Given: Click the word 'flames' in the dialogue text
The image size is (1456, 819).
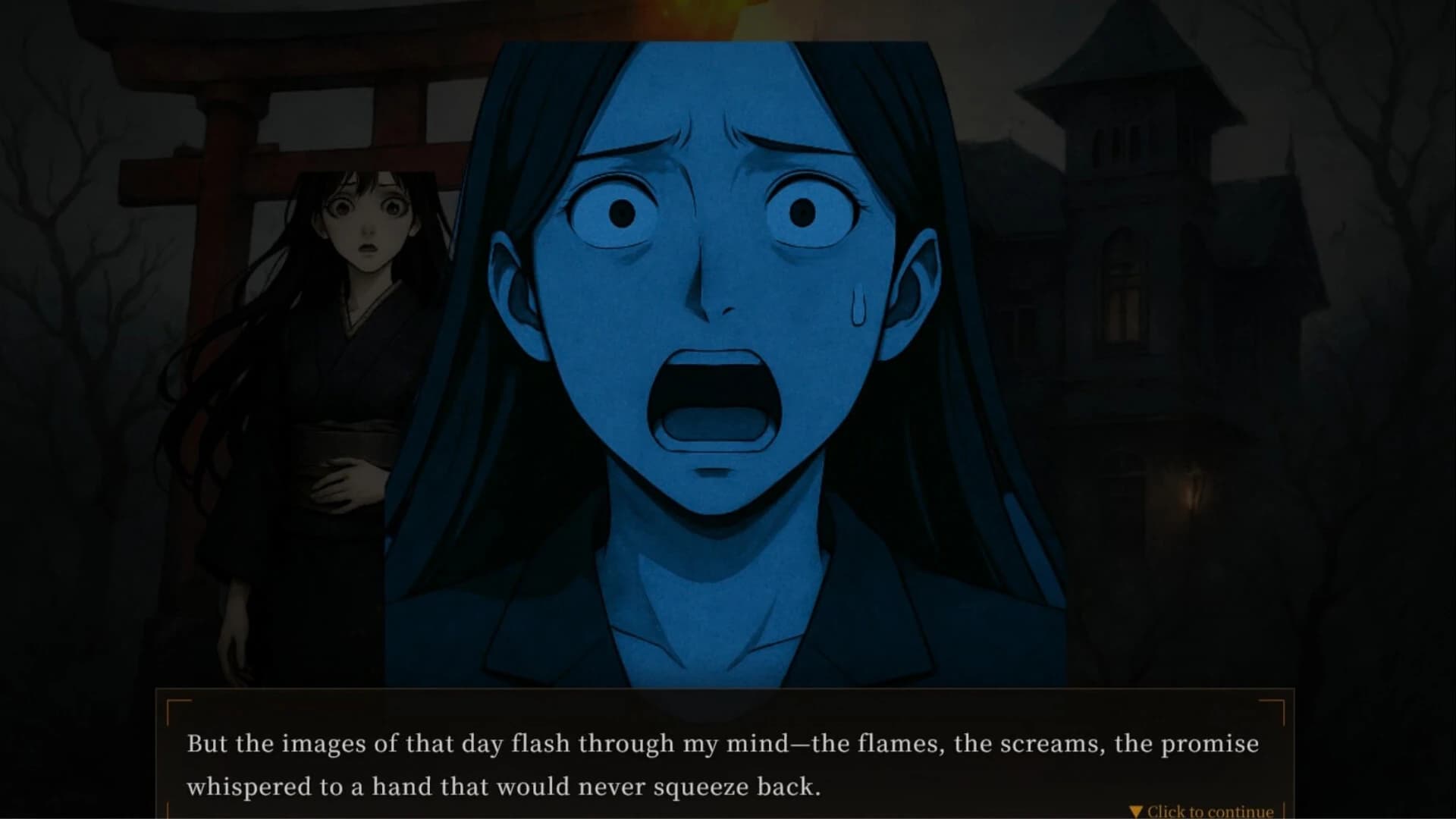Looking at the screenshot, I should coord(896,743).
